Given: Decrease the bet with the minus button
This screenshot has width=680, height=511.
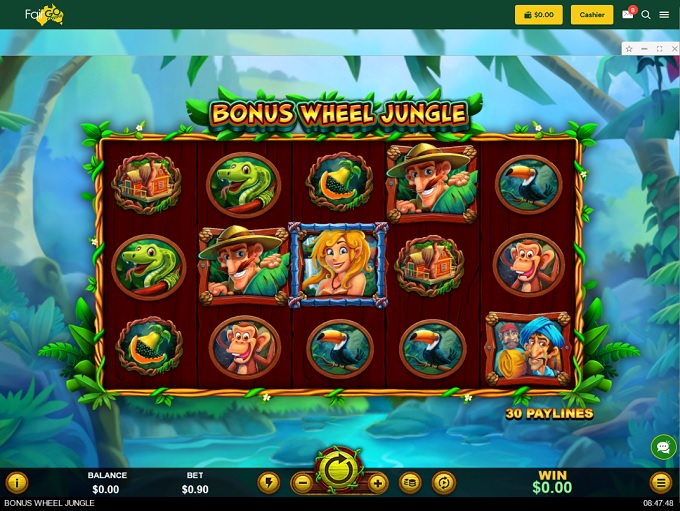Looking at the screenshot, I should pos(301,483).
